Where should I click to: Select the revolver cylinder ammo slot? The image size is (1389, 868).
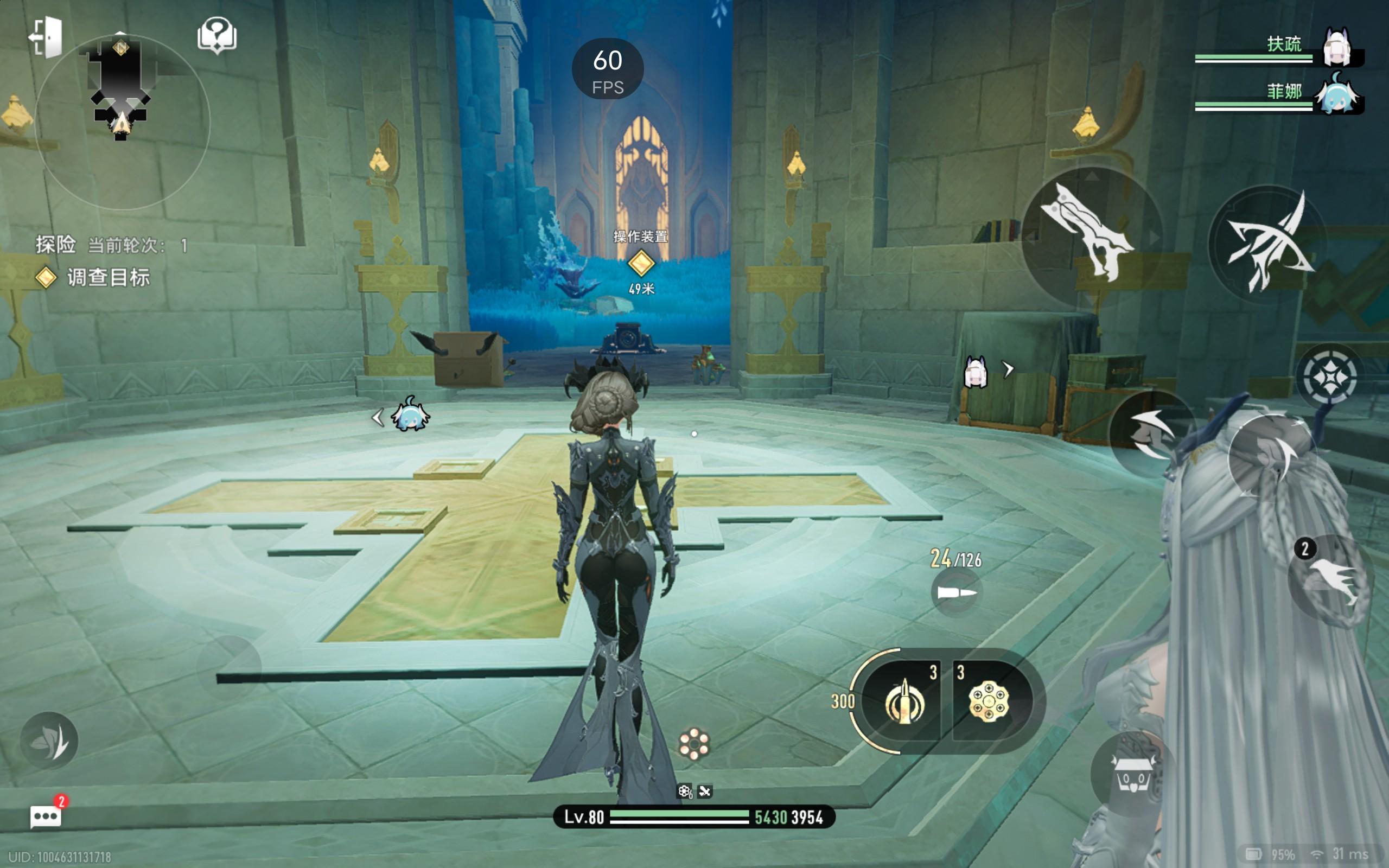(x=989, y=701)
